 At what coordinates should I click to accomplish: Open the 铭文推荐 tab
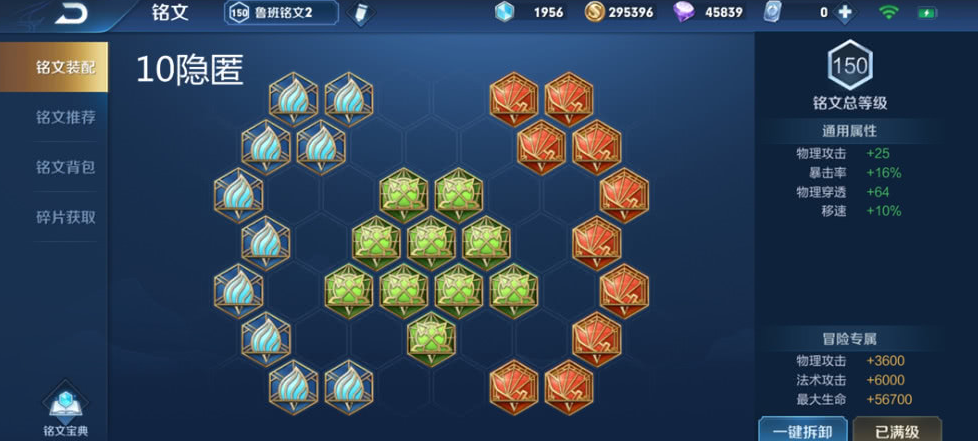65,117
